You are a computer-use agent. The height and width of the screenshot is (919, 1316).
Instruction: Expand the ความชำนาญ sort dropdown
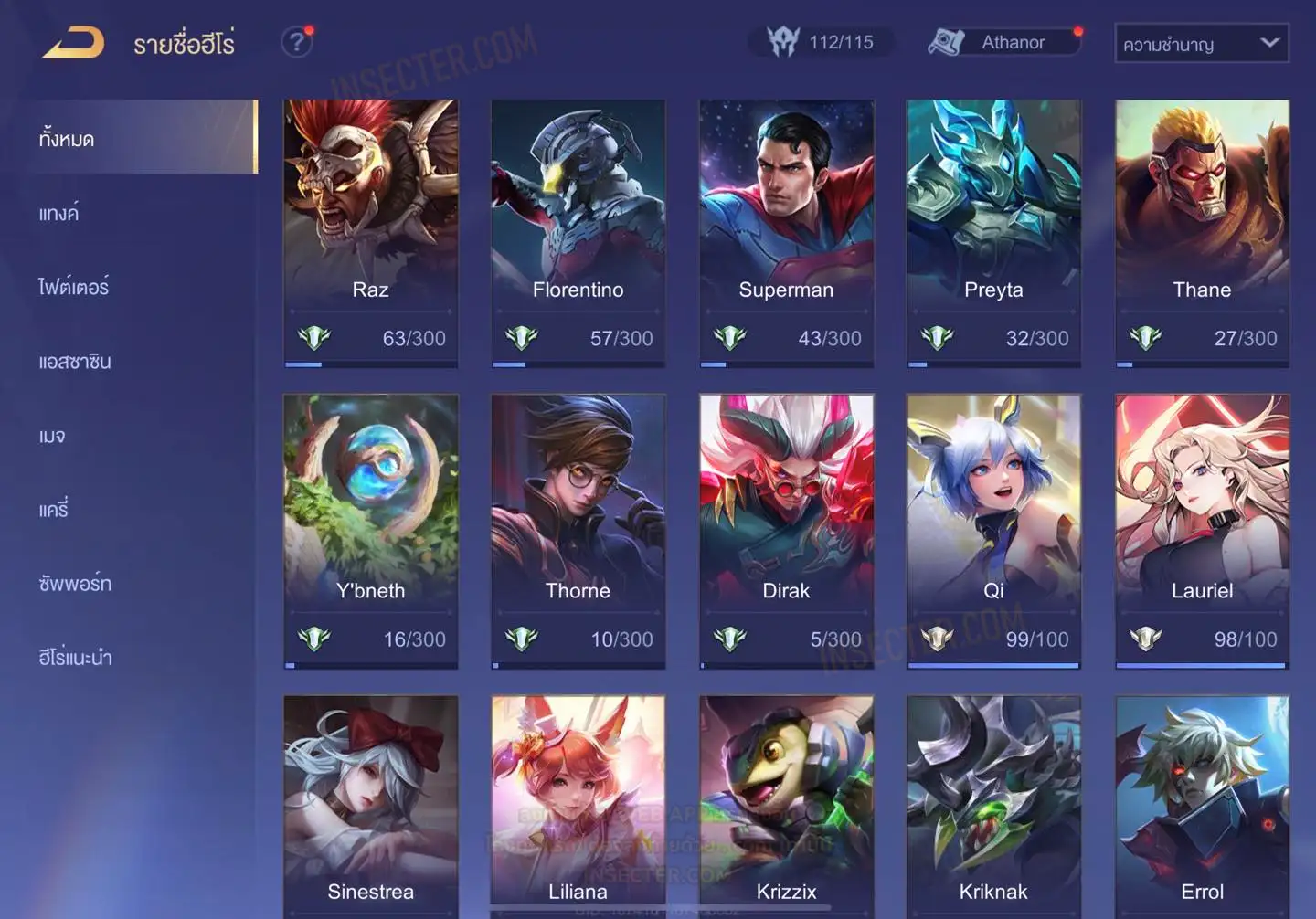[1201, 44]
